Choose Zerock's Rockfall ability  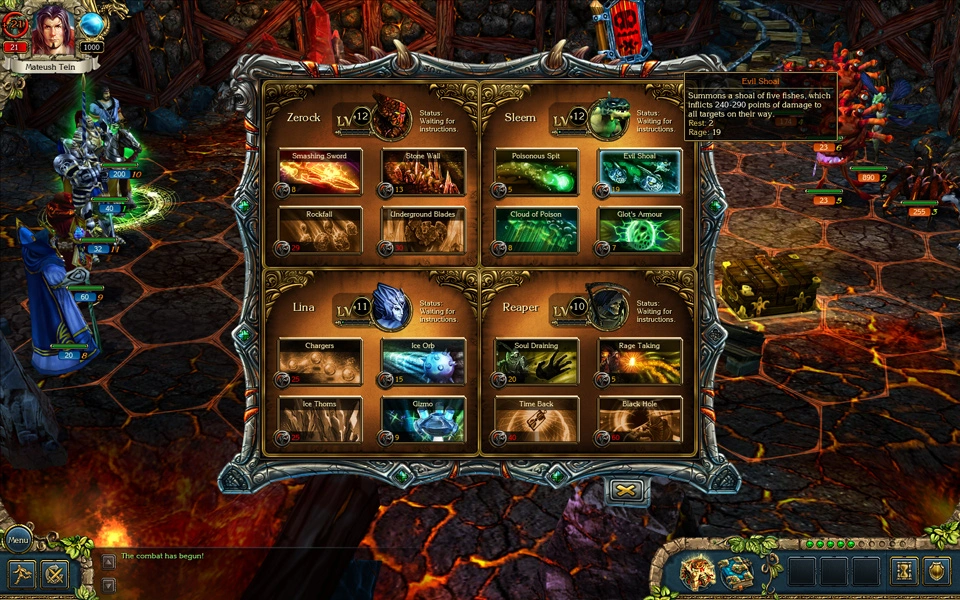click(320, 229)
